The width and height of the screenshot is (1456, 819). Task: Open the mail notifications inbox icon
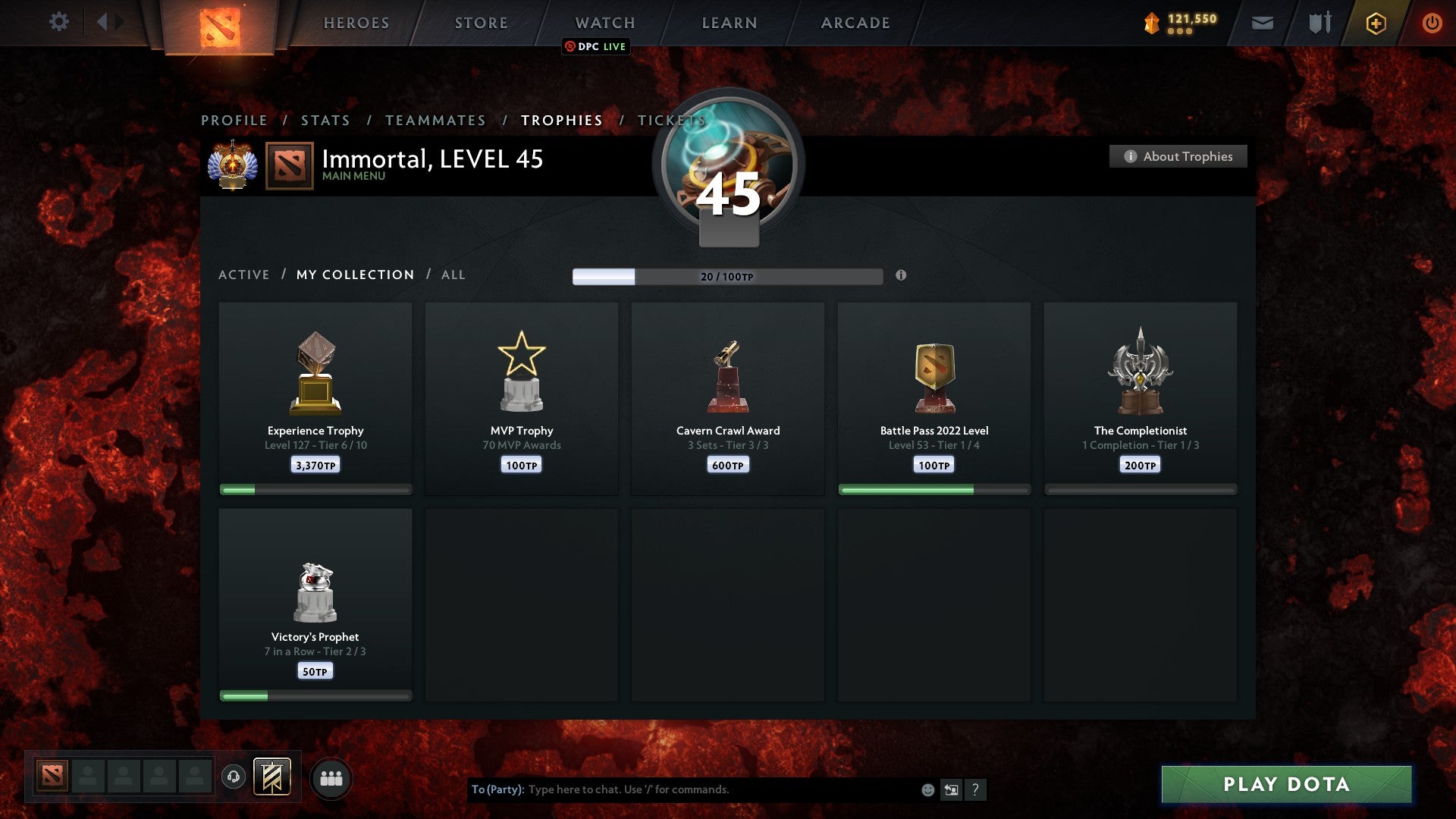[x=1263, y=23]
